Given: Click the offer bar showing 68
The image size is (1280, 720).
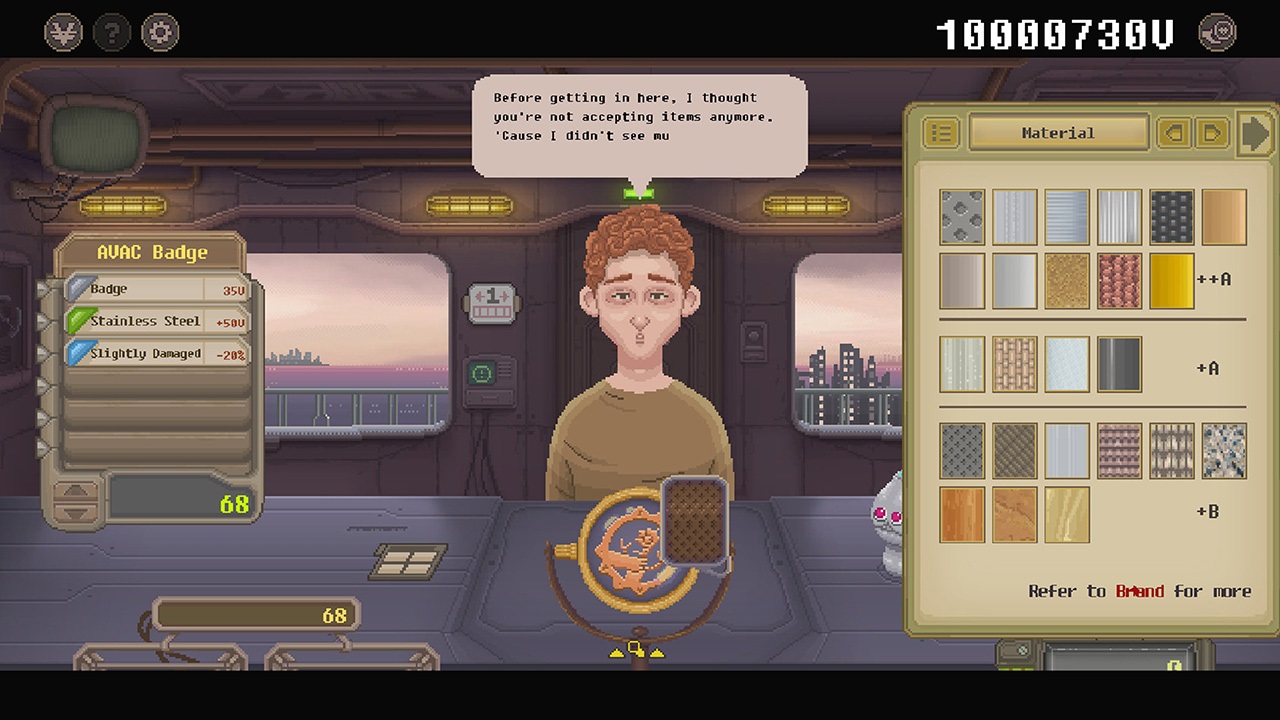Looking at the screenshot, I should pyautogui.click(x=256, y=614).
